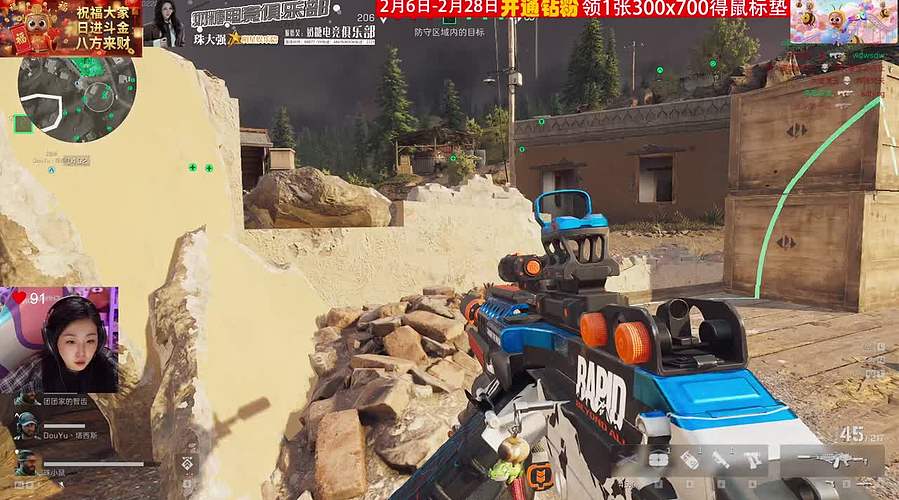Select the pistol sidearm slot

753,460
